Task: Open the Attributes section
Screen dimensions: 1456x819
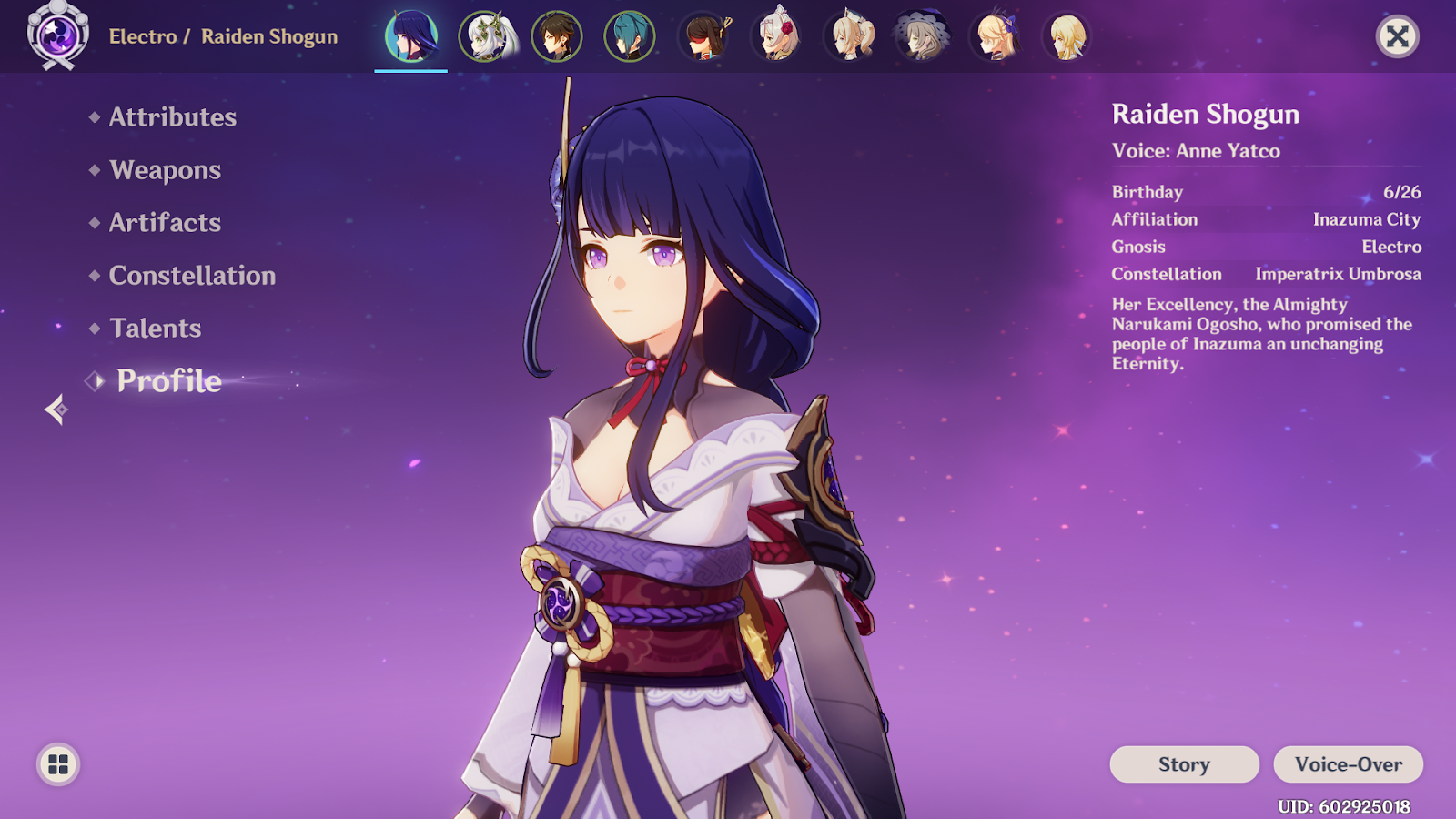Action: 172,117
